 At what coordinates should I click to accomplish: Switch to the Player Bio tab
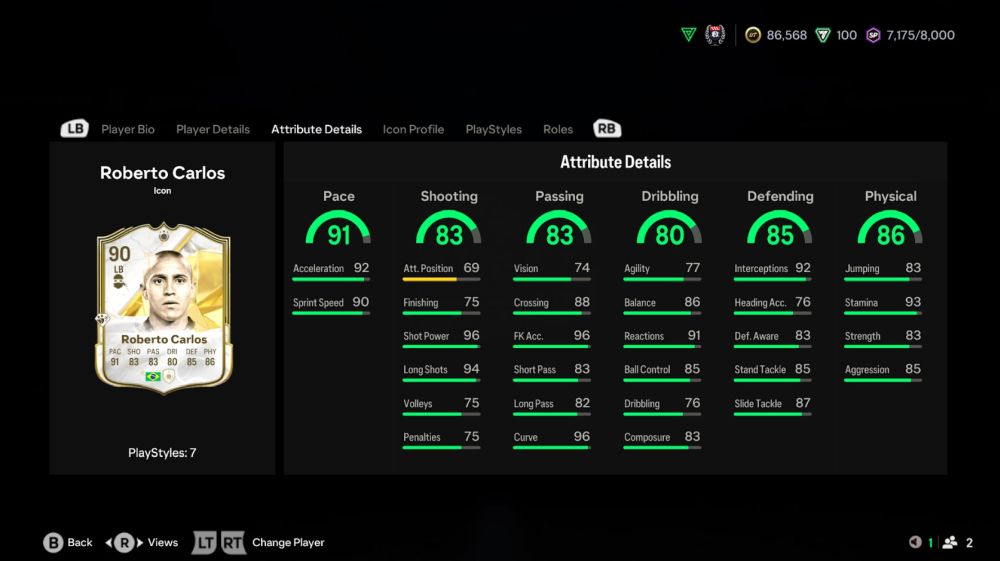(128, 129)
